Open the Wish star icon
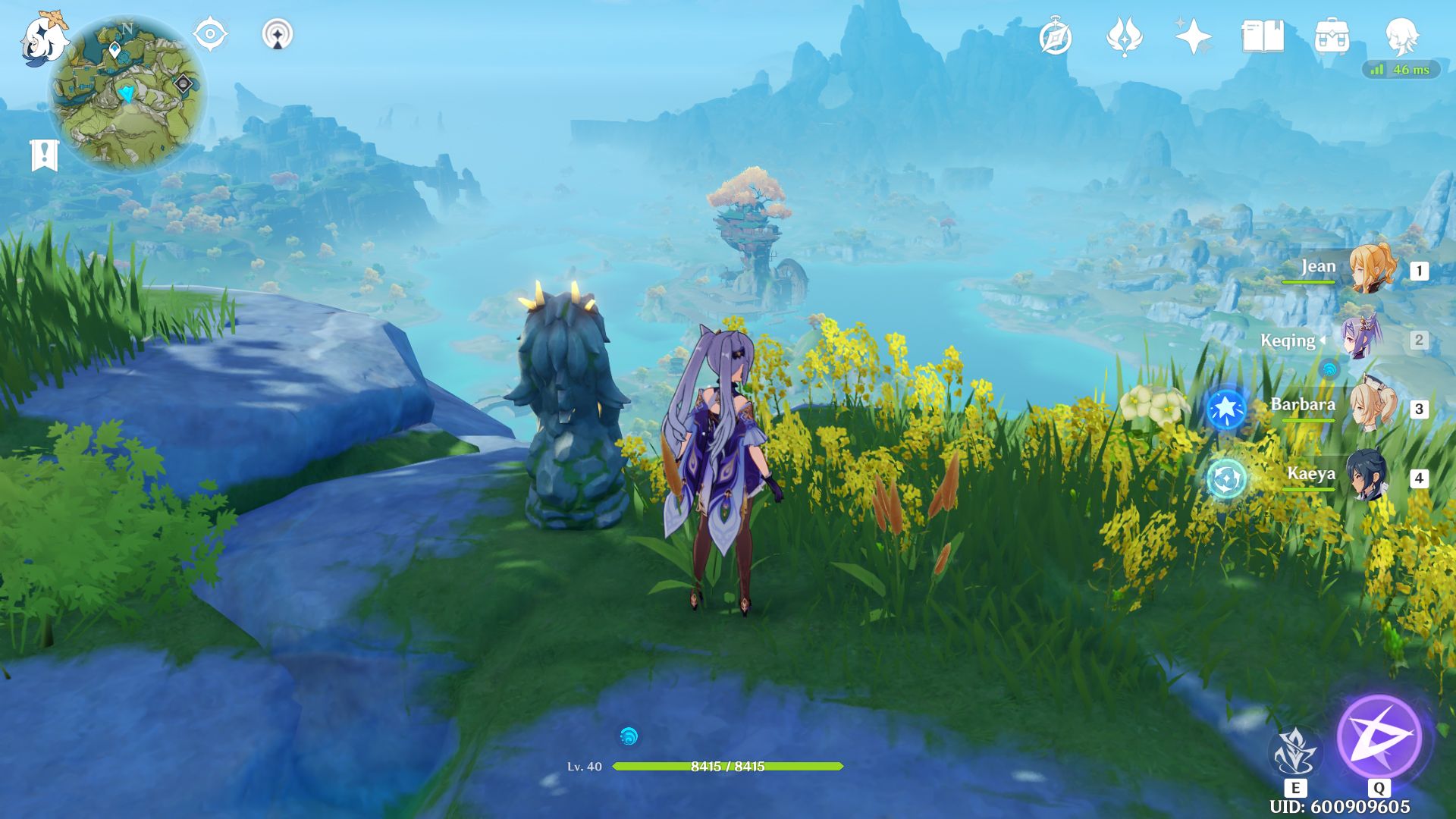1456x819 pixels. (1193, 36)
